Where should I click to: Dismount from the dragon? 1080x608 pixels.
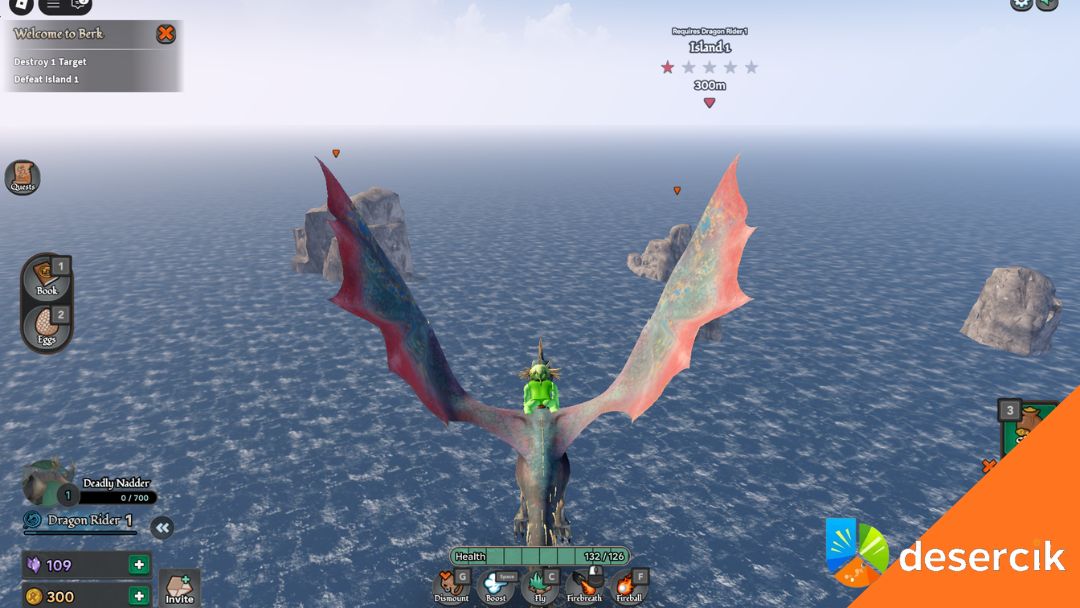(452, 586)
